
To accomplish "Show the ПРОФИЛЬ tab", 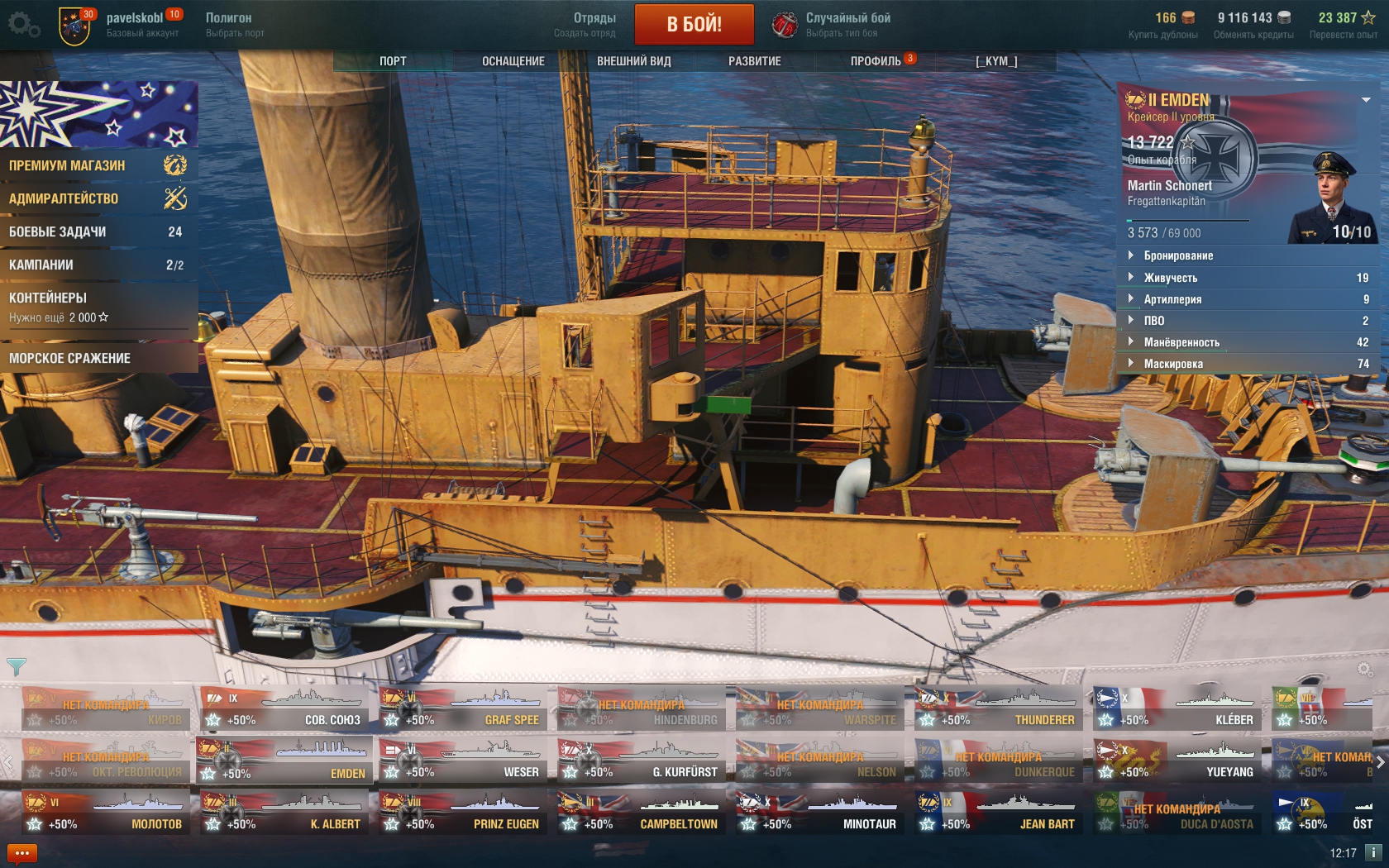I will pos(876,61).
